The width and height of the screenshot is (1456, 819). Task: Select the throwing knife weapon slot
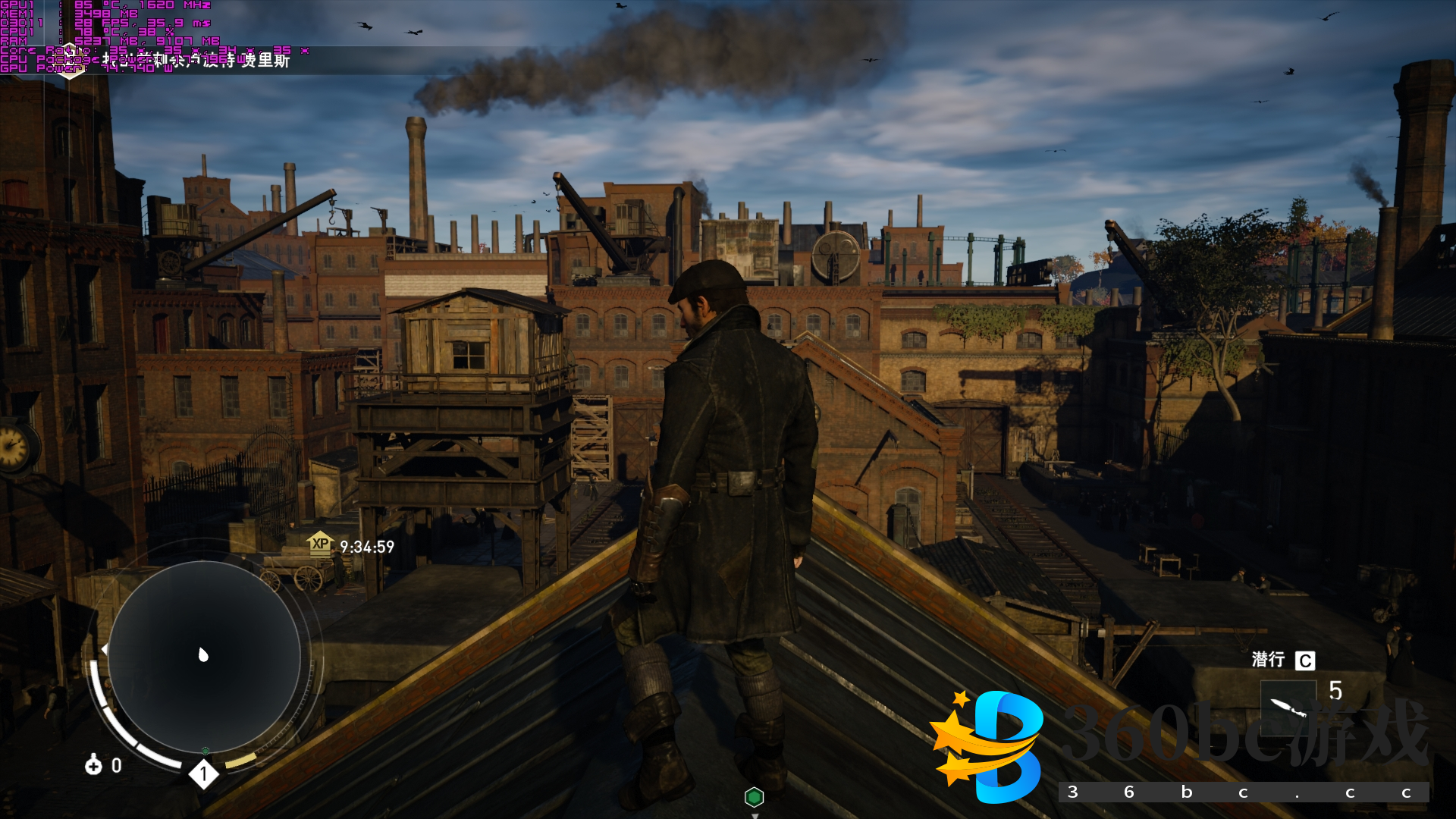[1288, 708]
